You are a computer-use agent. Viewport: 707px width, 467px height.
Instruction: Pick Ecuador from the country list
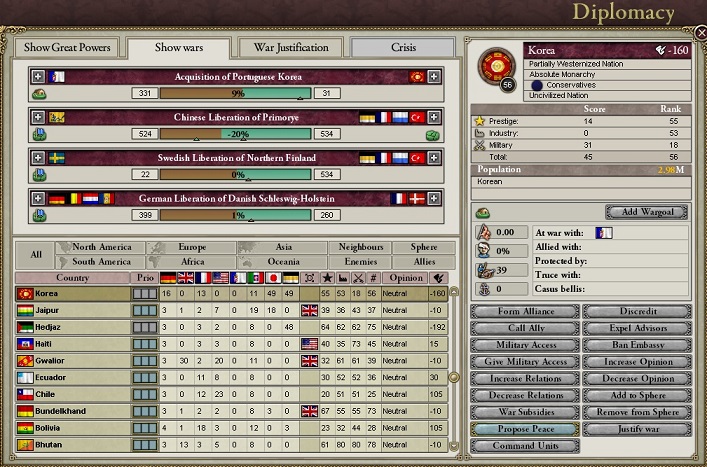(x=70, y=377)
